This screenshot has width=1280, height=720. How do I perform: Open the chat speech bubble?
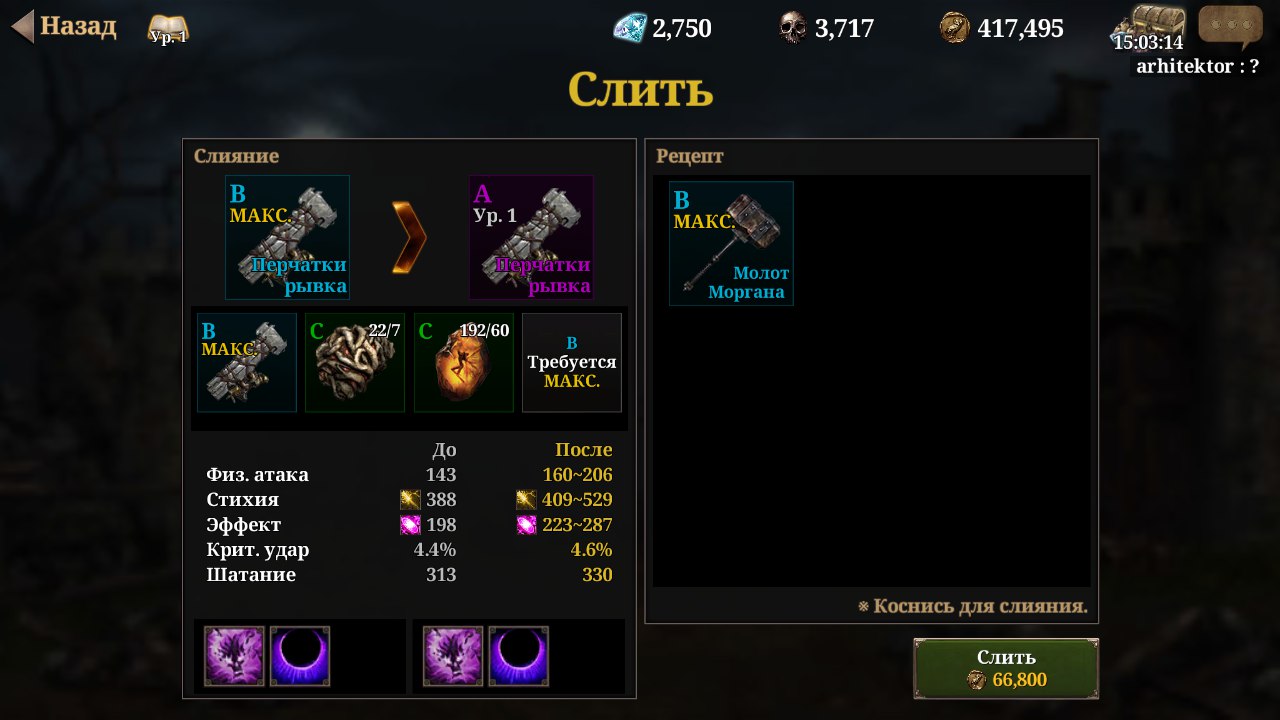(1230, 26)
